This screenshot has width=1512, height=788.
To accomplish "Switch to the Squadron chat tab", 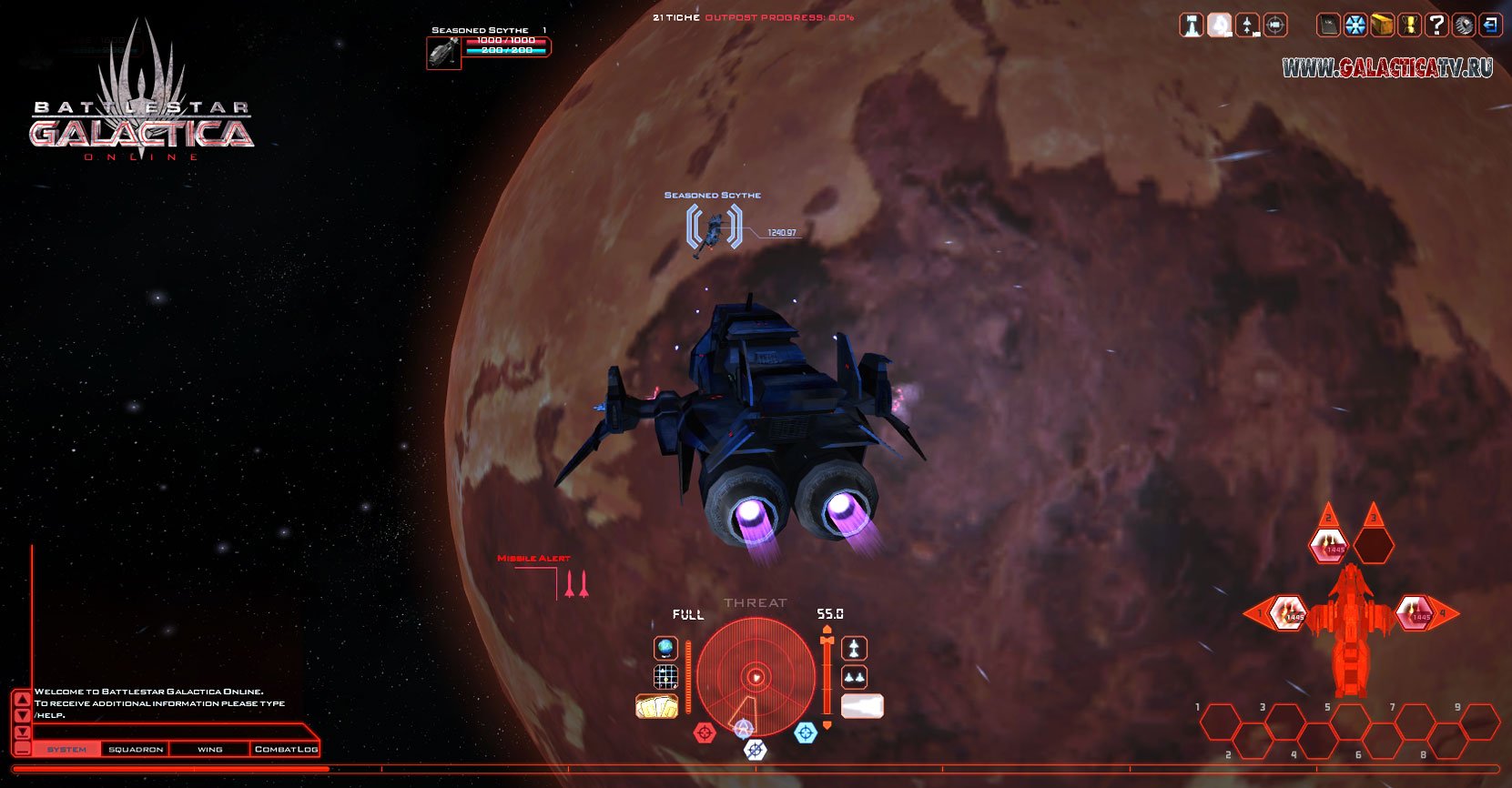I will click(136, 749).
